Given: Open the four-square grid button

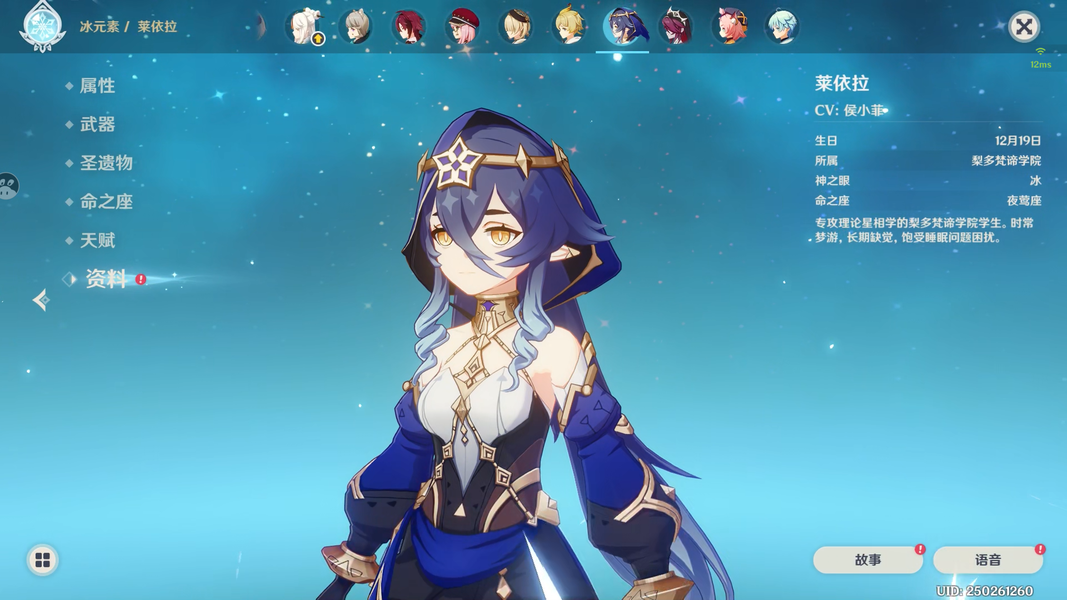Looking at the screenshot, I should click(x=42, y=560).
